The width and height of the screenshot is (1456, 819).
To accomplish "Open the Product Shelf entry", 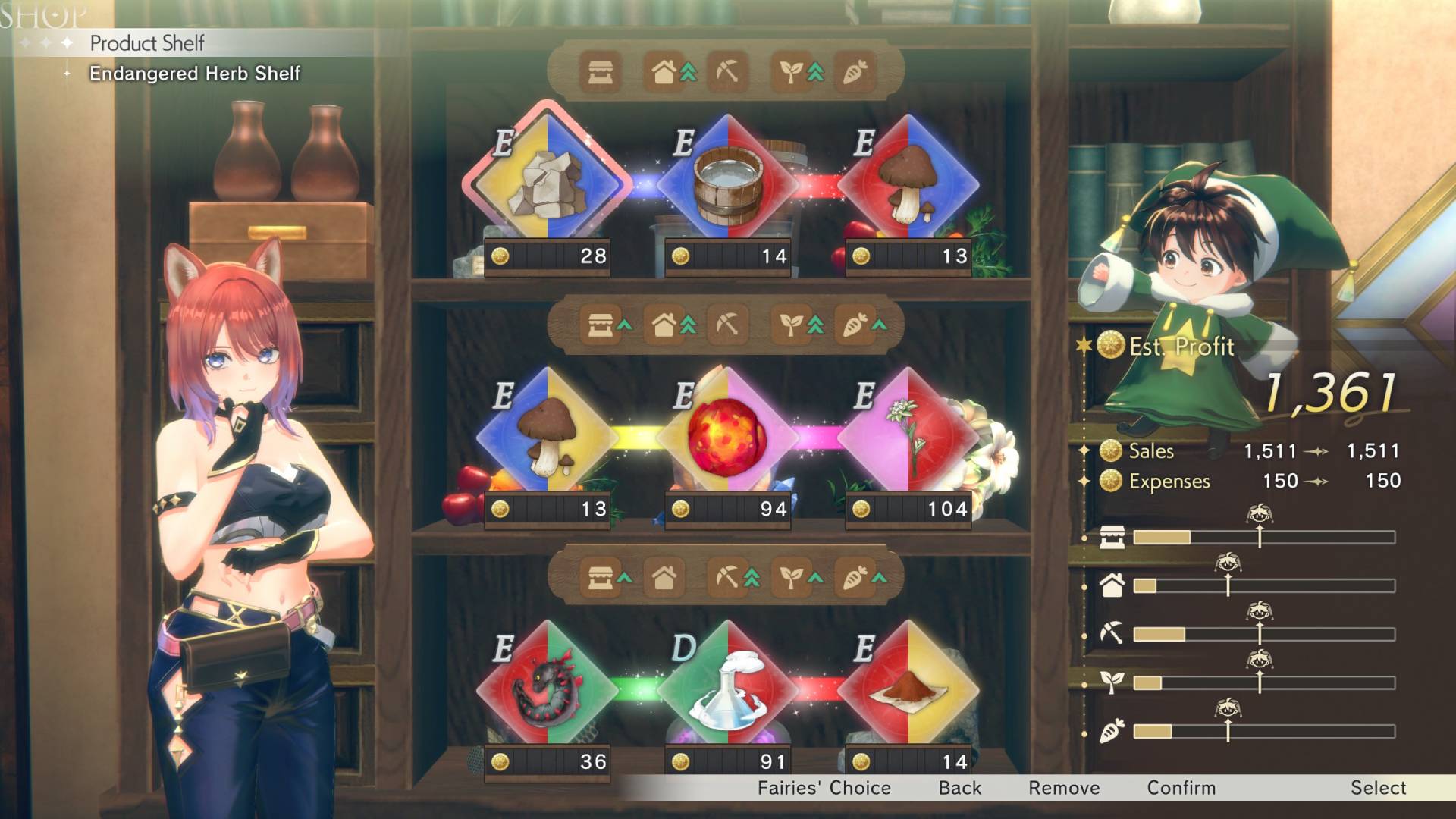I will click(x=147, y=43).
